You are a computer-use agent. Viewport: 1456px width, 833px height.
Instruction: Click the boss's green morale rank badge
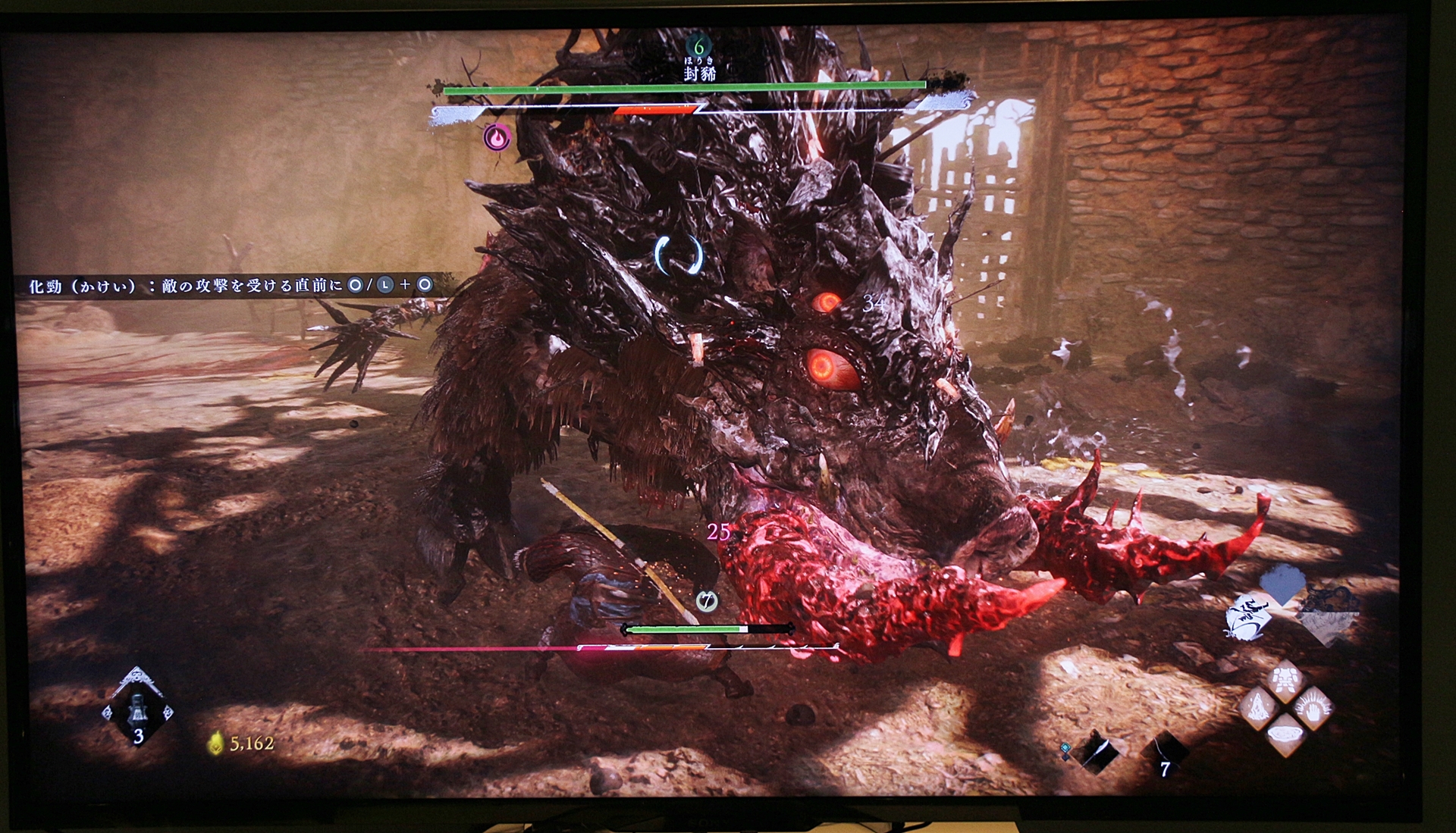coord(698,46)
